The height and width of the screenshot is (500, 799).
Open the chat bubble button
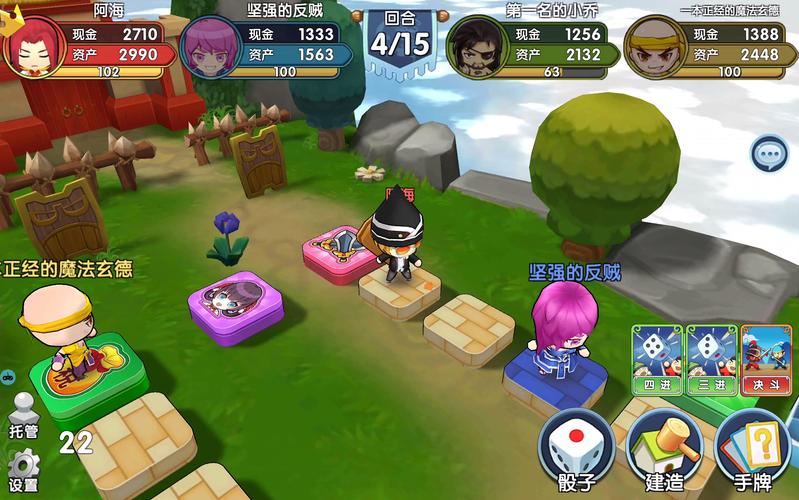tap(769, 154)
